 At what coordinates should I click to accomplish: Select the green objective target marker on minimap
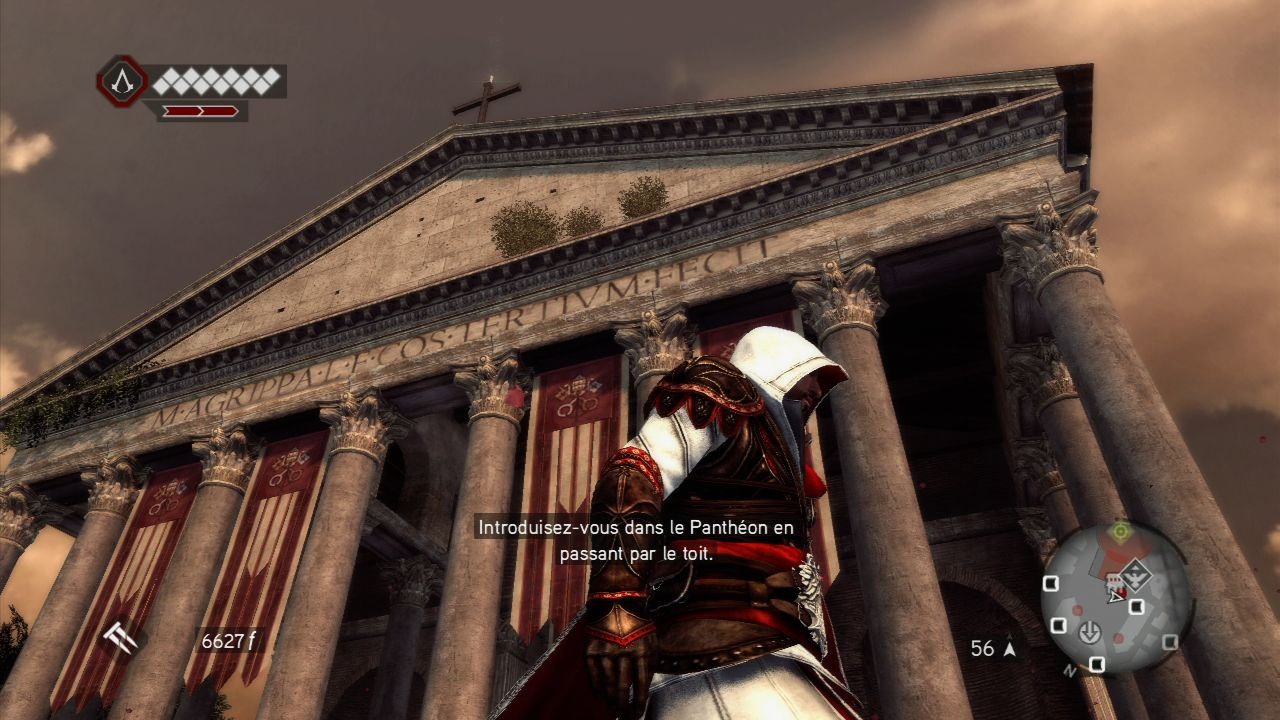pos(1121,531)
